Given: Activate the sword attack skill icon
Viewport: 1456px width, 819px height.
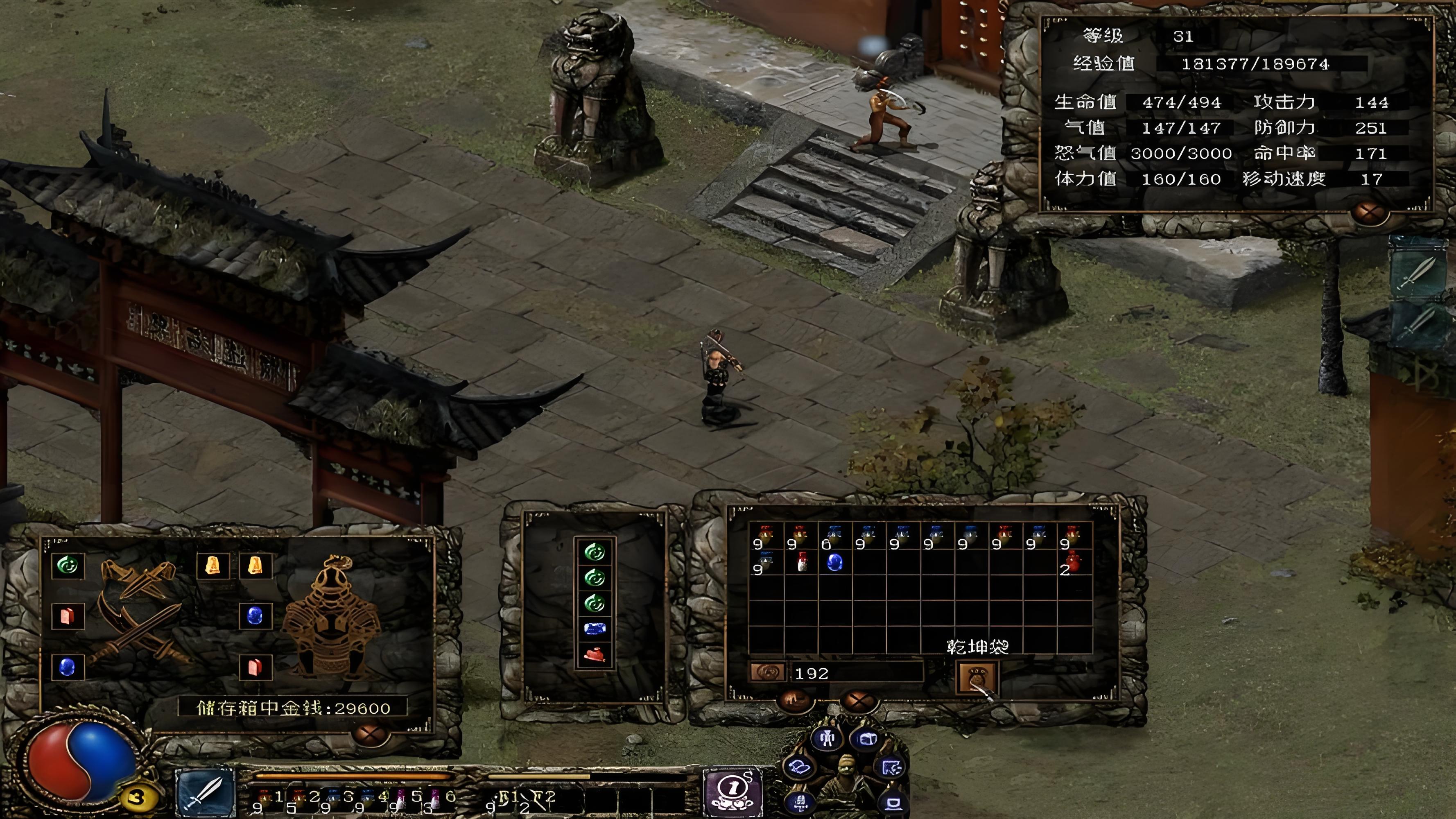Looking at the screenshot, I should point(205,791).
